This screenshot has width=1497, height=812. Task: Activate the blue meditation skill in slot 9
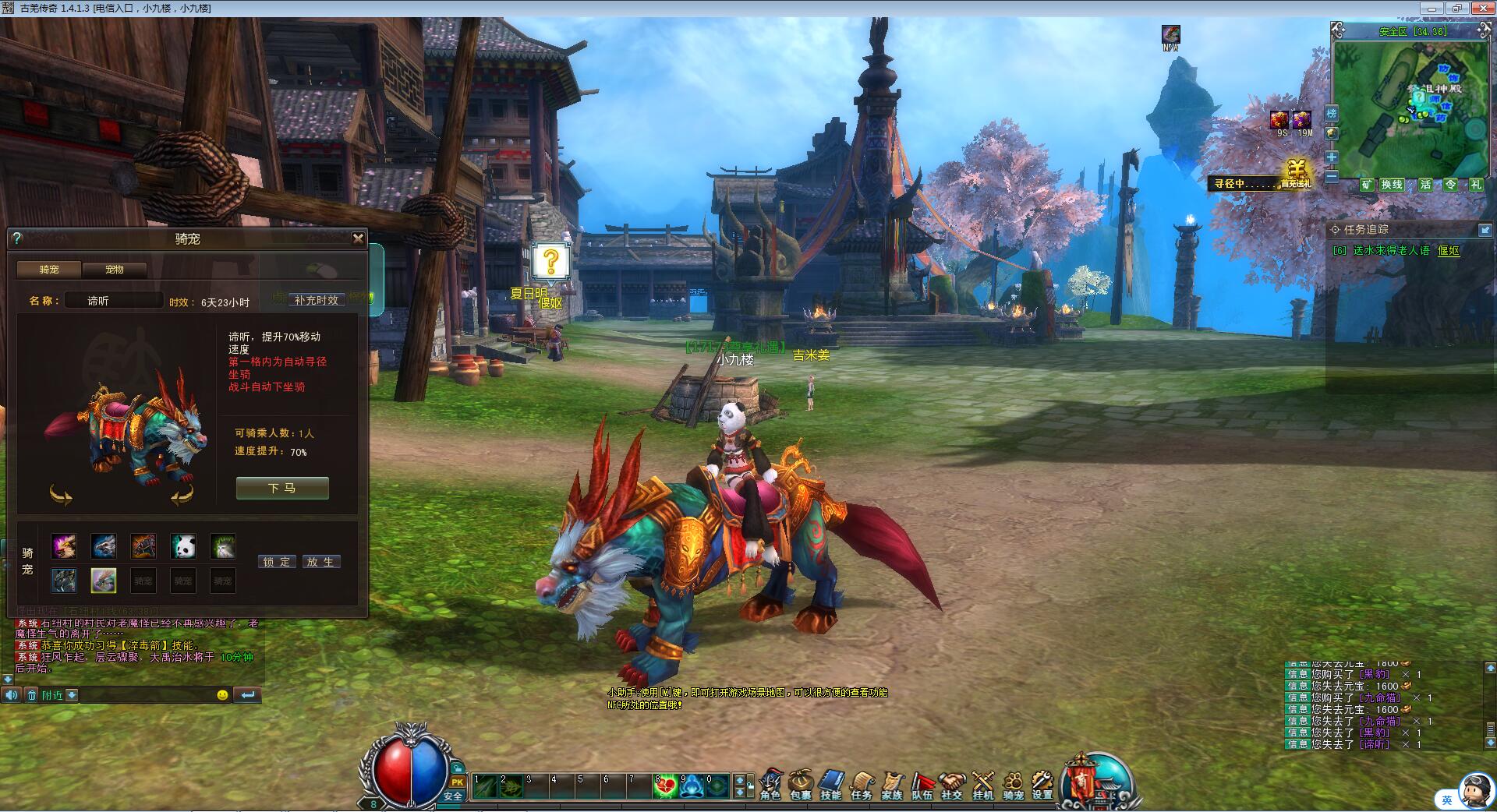tap(691, 786)
